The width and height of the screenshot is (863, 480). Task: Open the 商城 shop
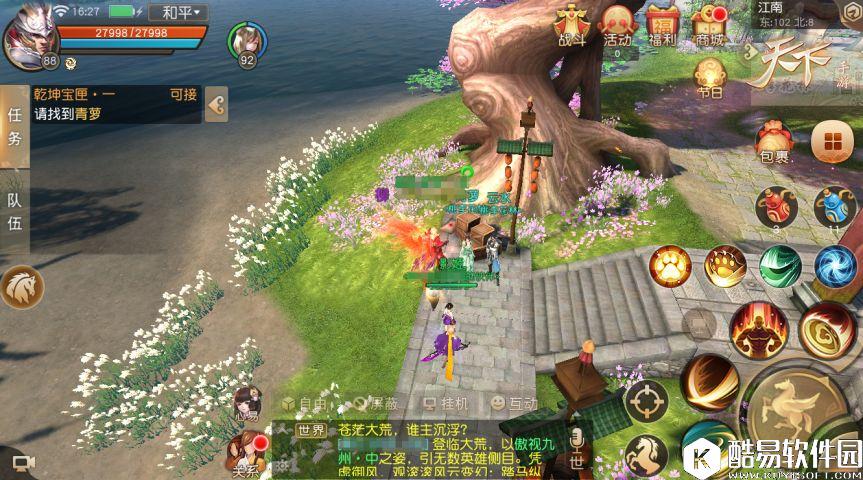point(711,24)
